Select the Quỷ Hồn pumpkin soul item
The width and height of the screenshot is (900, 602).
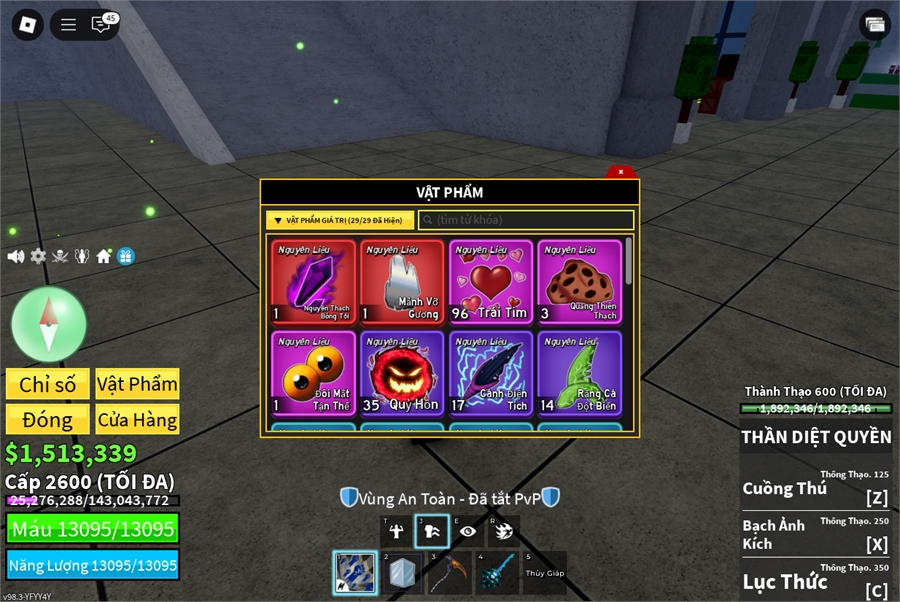[x=402, y=373]
